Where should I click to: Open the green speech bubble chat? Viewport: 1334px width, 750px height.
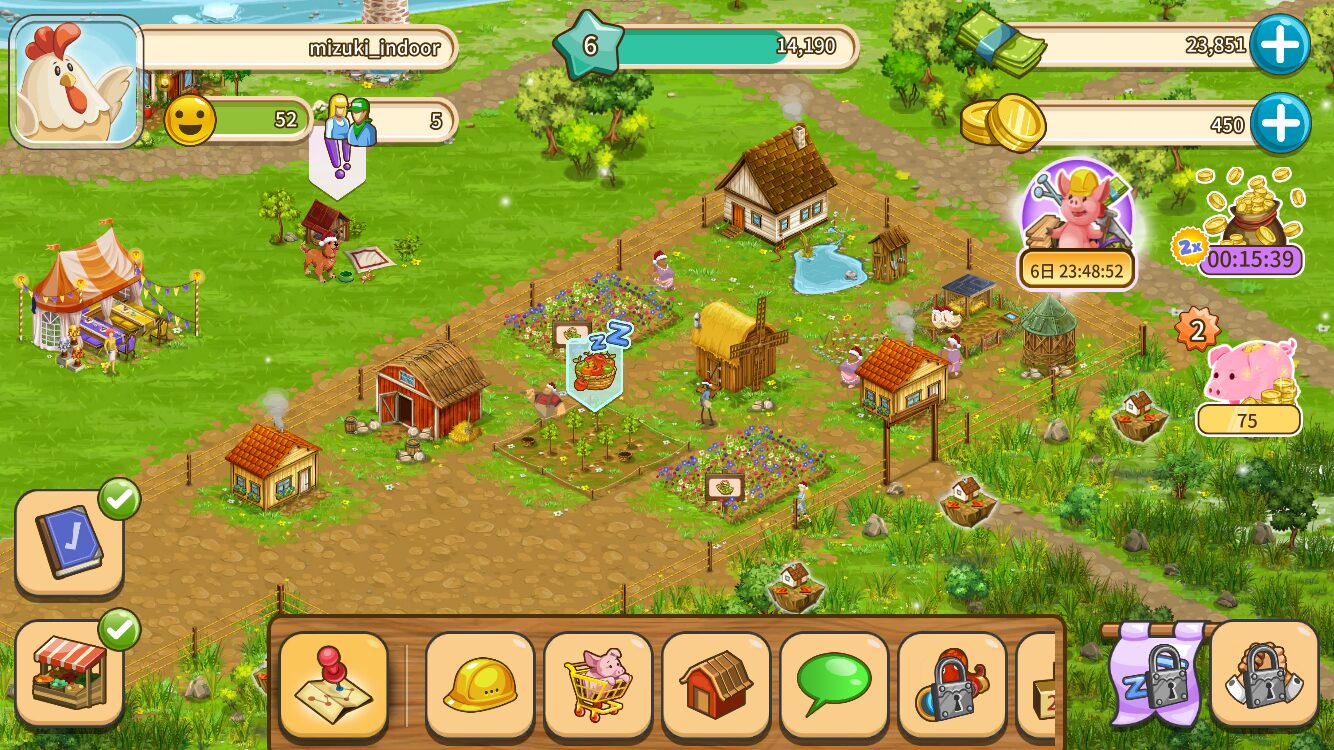[834, 685]
